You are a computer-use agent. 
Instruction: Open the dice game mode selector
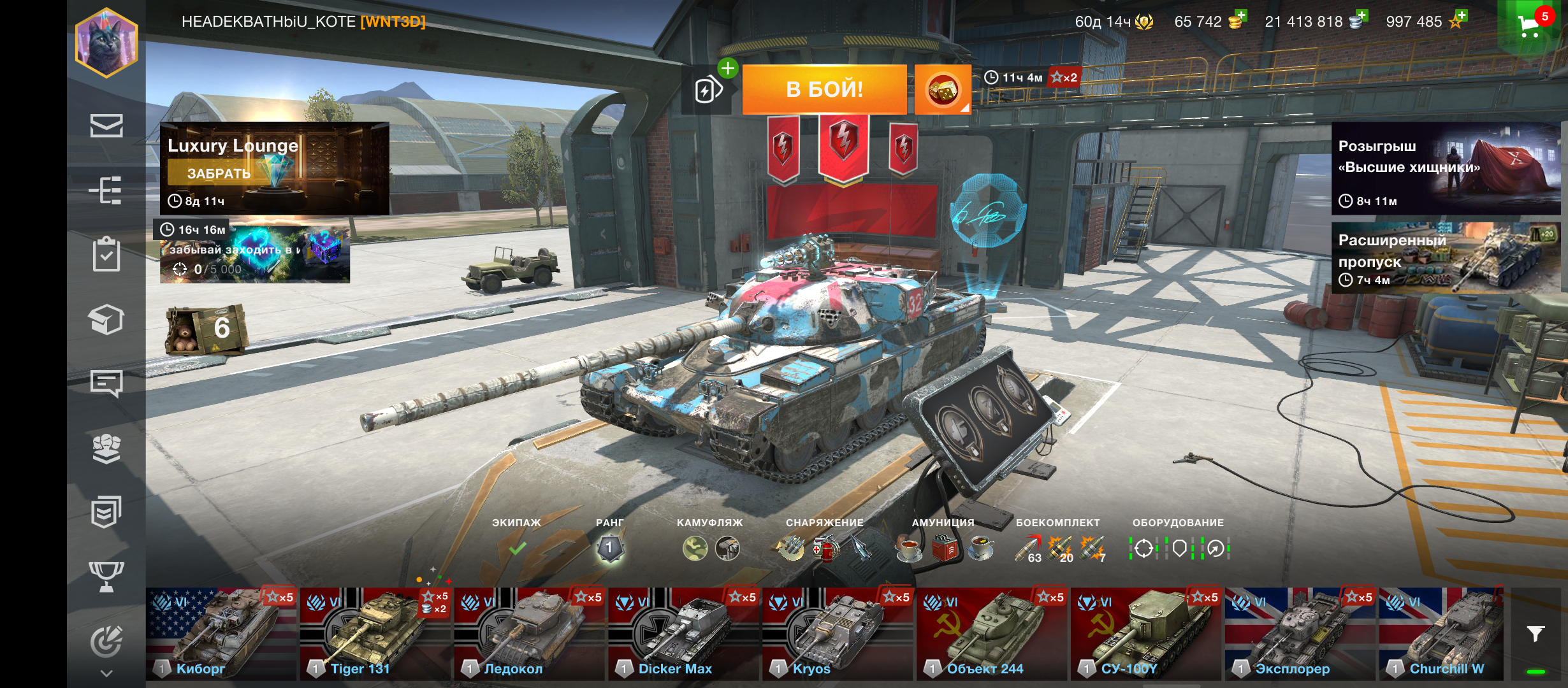(942, 90)
